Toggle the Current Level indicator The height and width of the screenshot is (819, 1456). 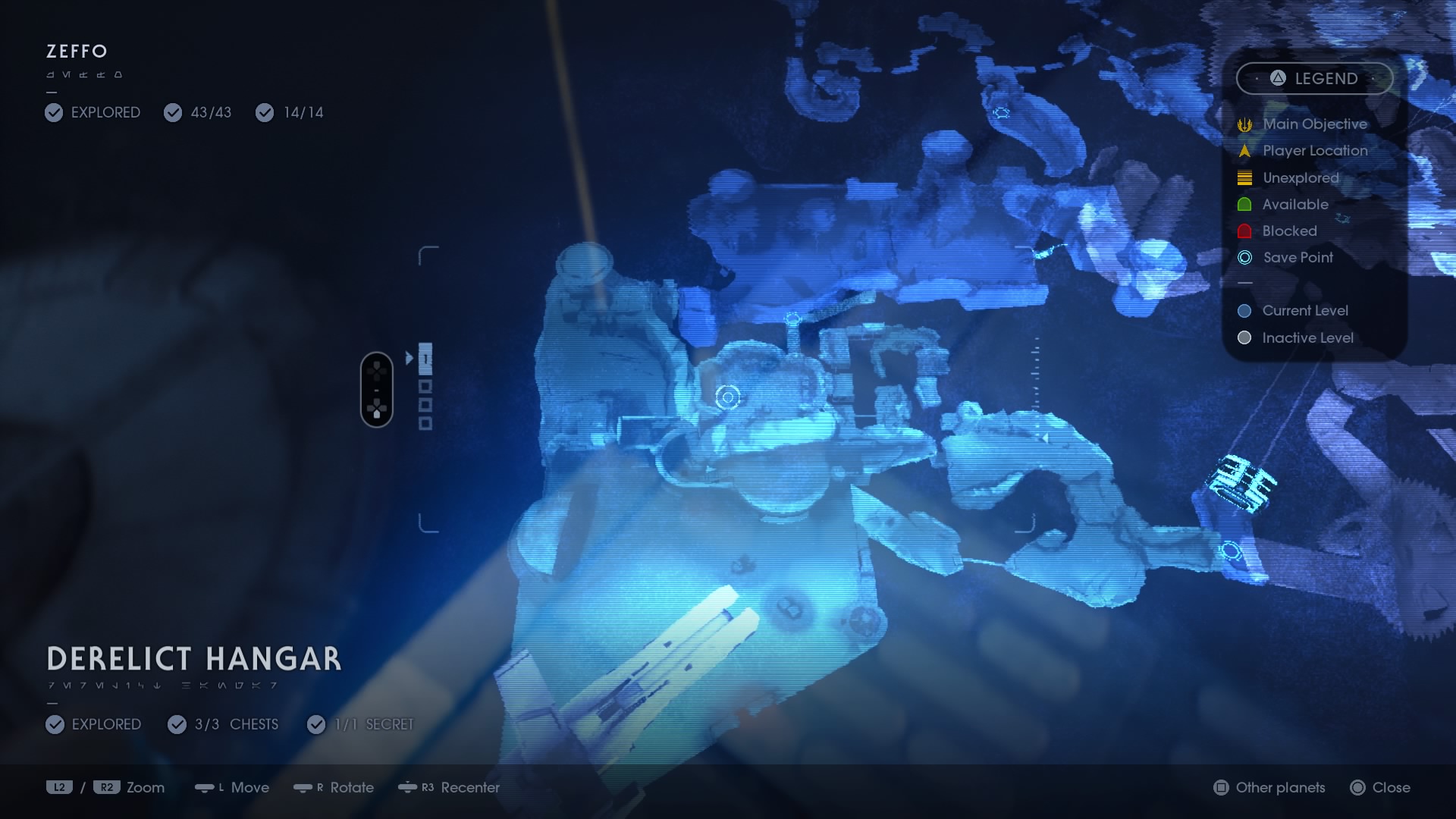[x=1244, y=311]
